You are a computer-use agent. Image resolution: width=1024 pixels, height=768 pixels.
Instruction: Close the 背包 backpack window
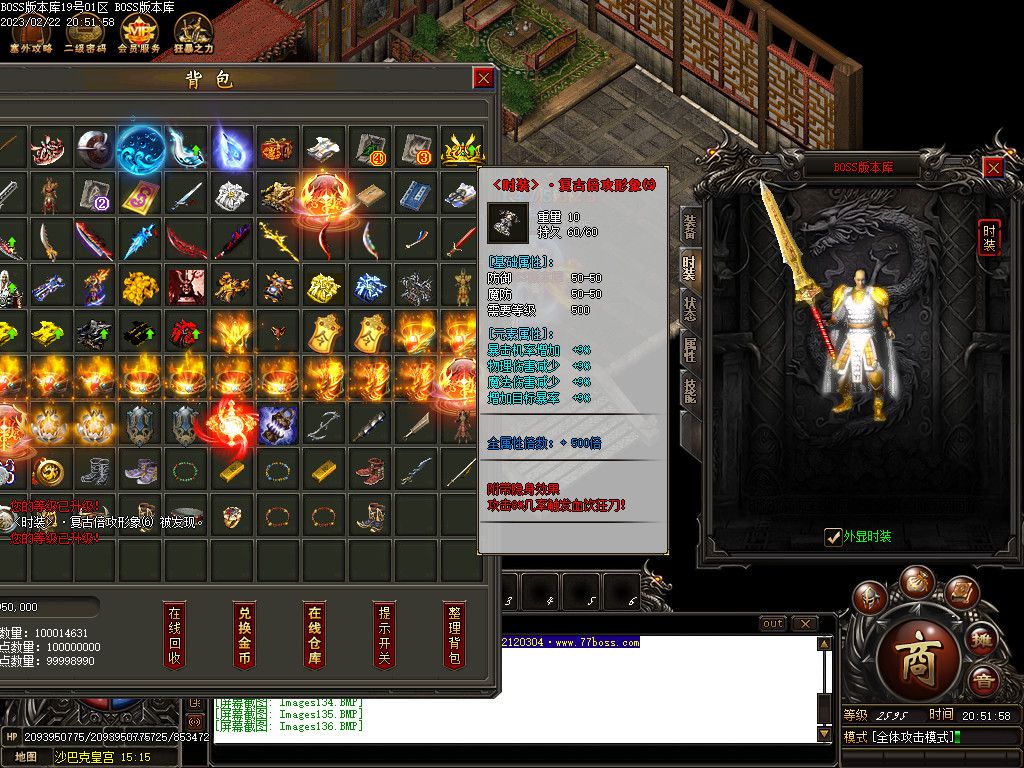(x=484, y=78)
